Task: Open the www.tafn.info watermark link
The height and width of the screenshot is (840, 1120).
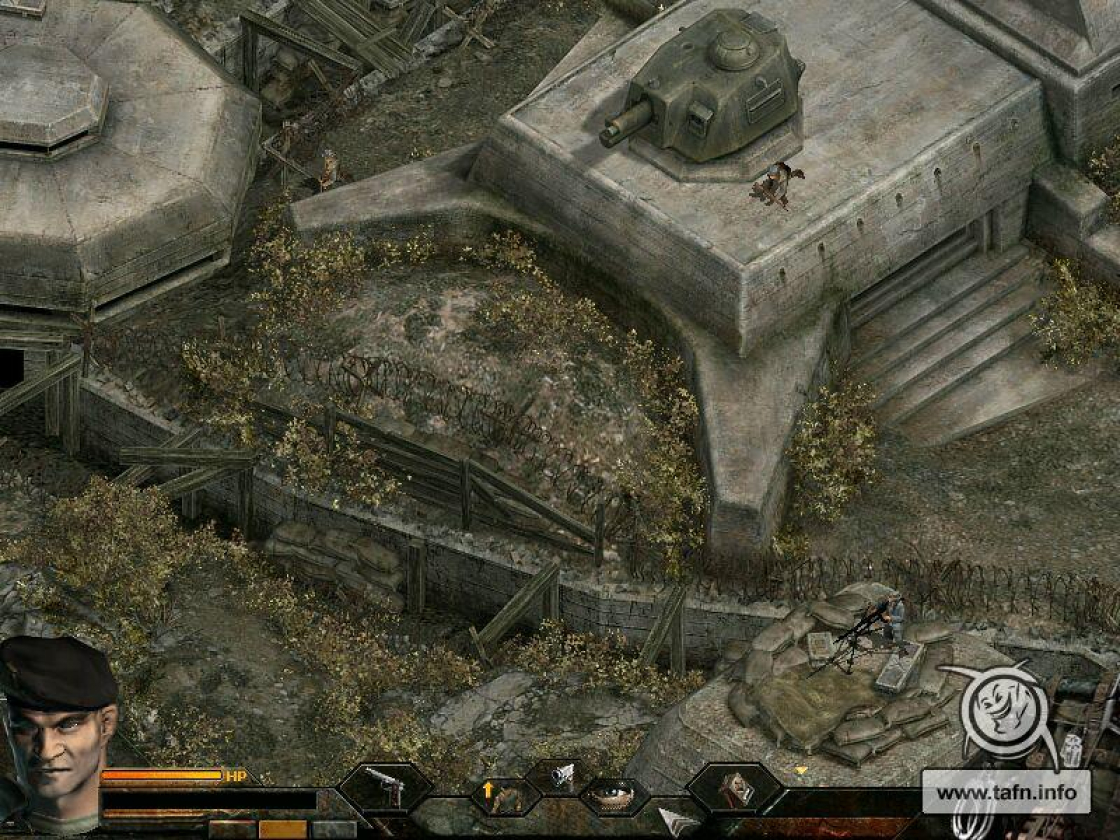Action: coord(1004,793)
